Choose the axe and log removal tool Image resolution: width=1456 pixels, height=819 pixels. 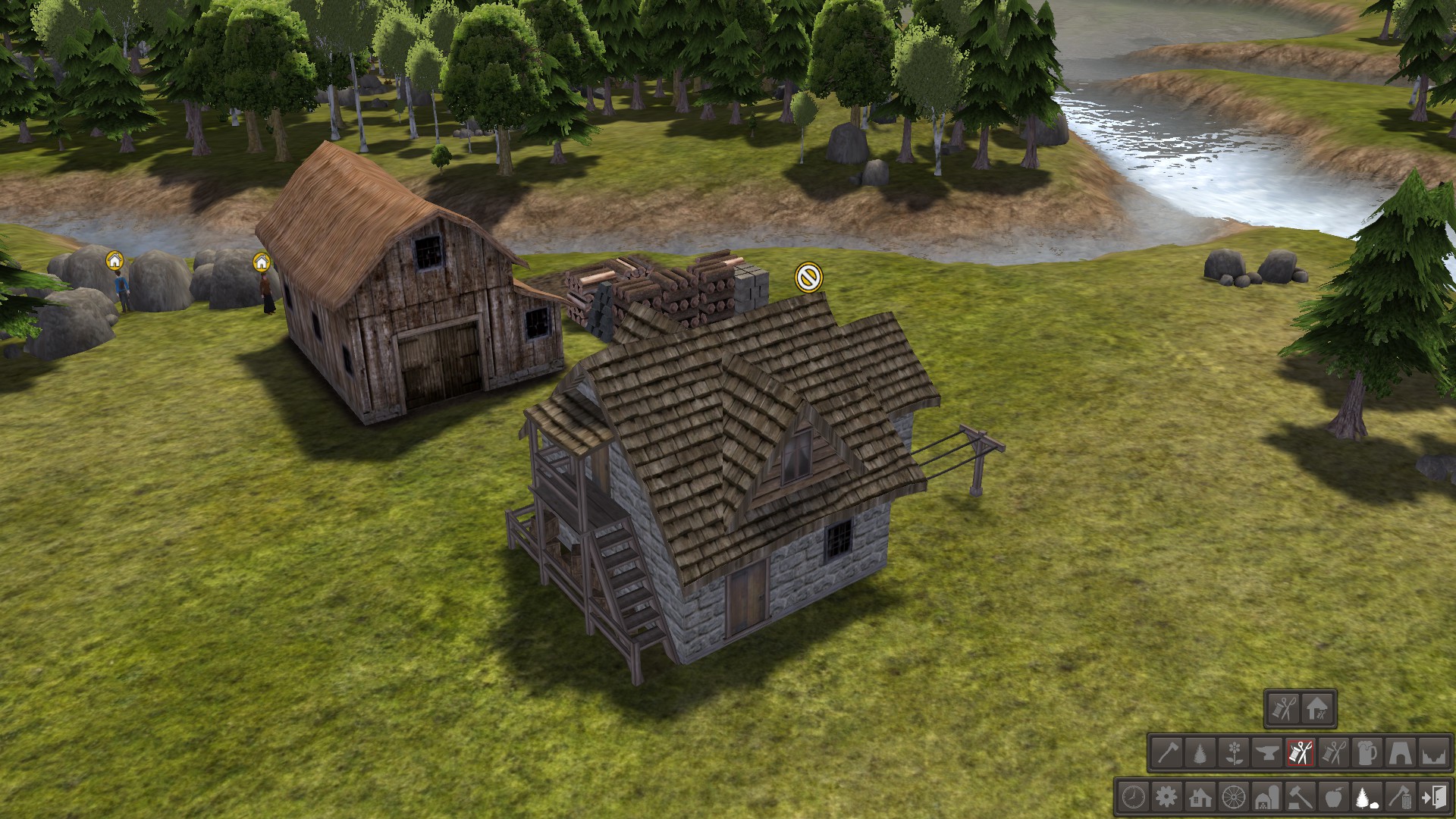pos(1401,798)
